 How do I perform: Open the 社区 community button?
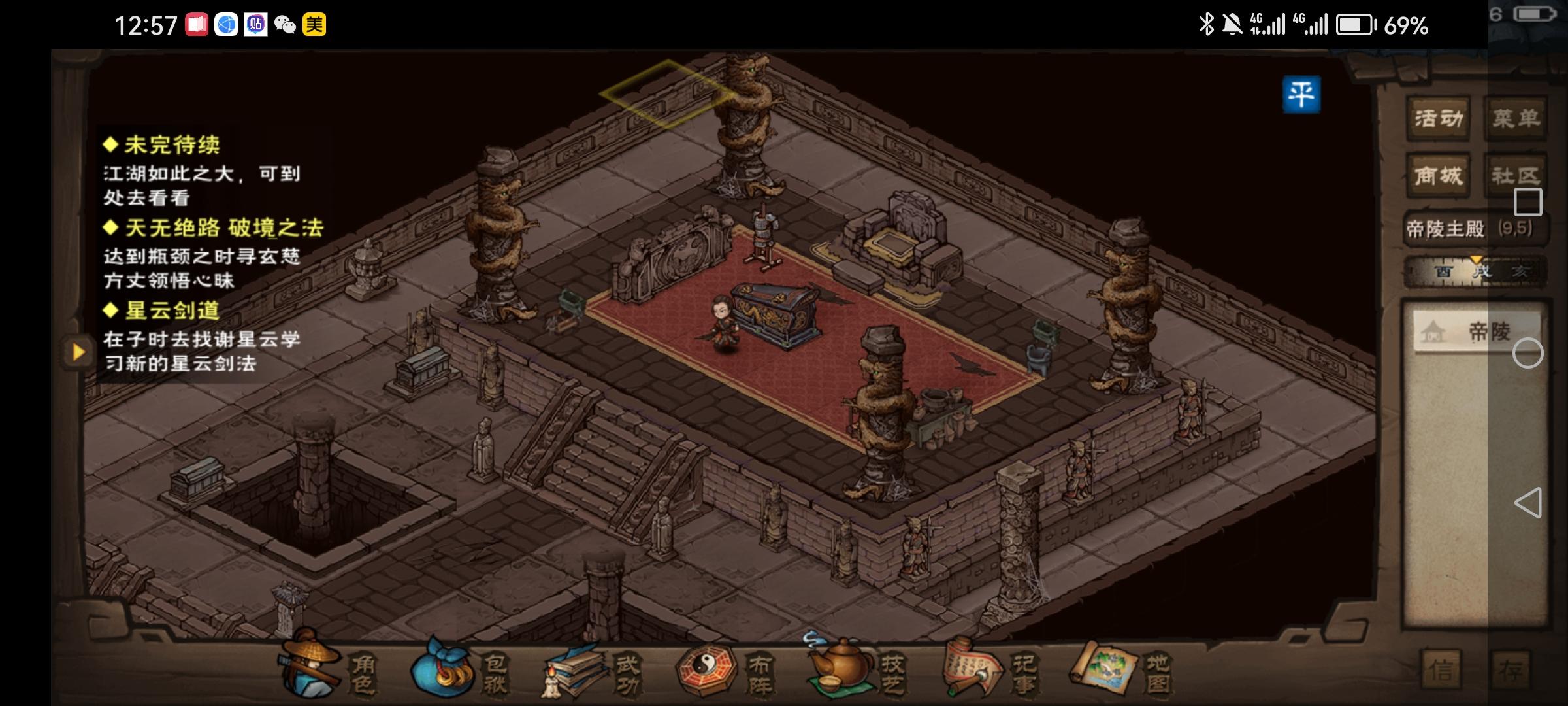1515,176
